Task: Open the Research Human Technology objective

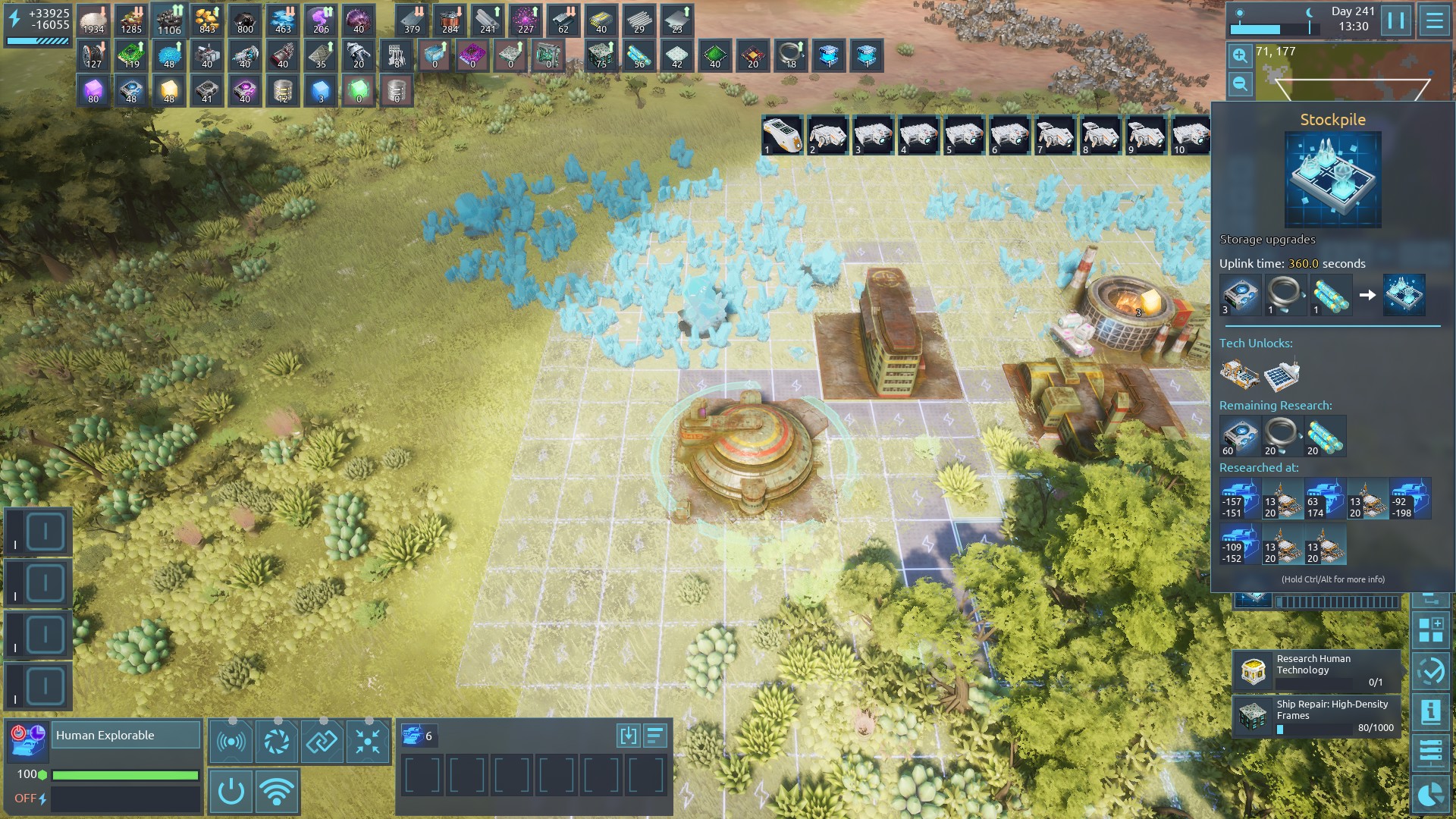Action: click(x=1316, y=670)
